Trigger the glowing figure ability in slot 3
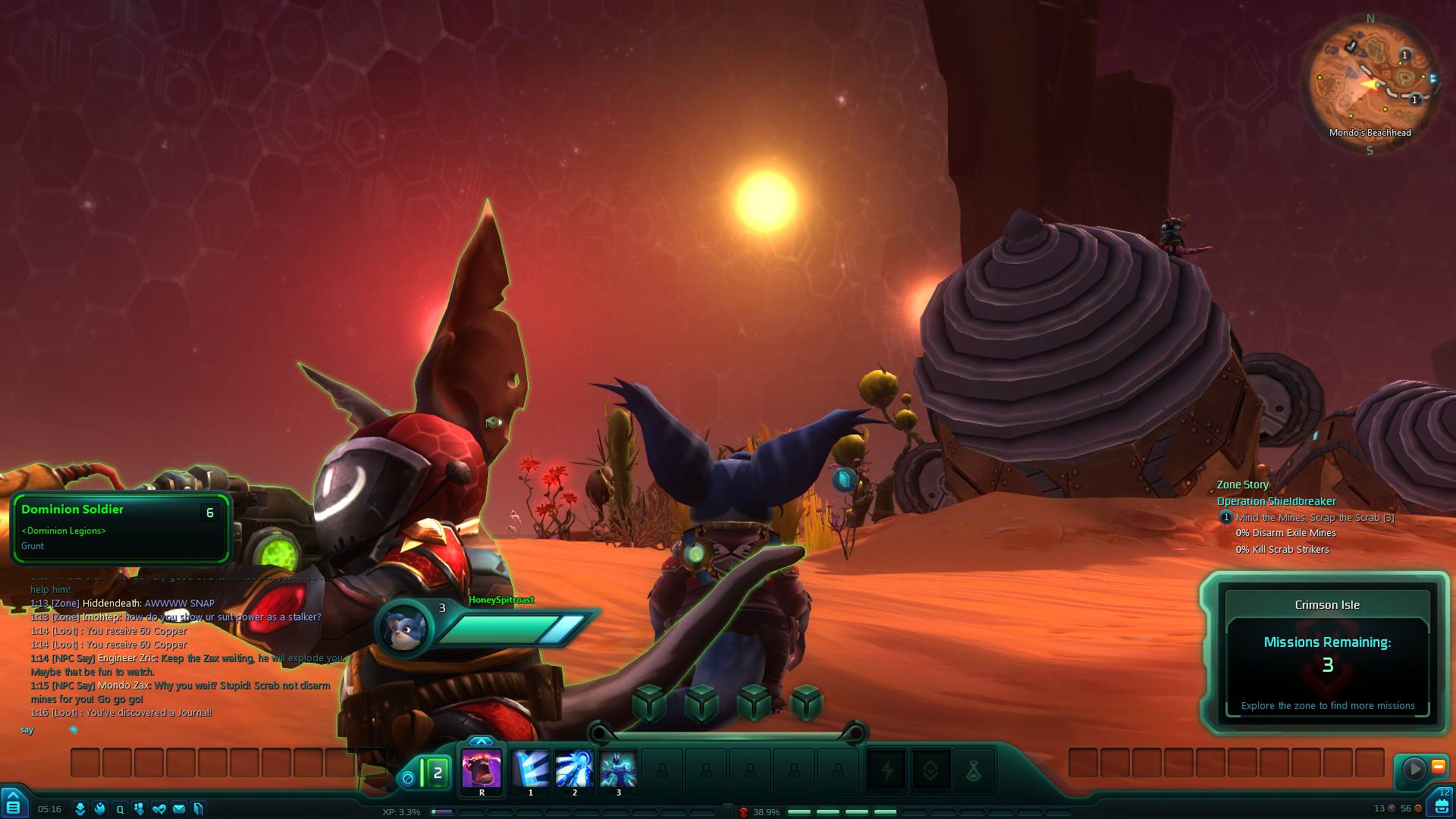Screen dimensions: 1456x819 point(618,769)
